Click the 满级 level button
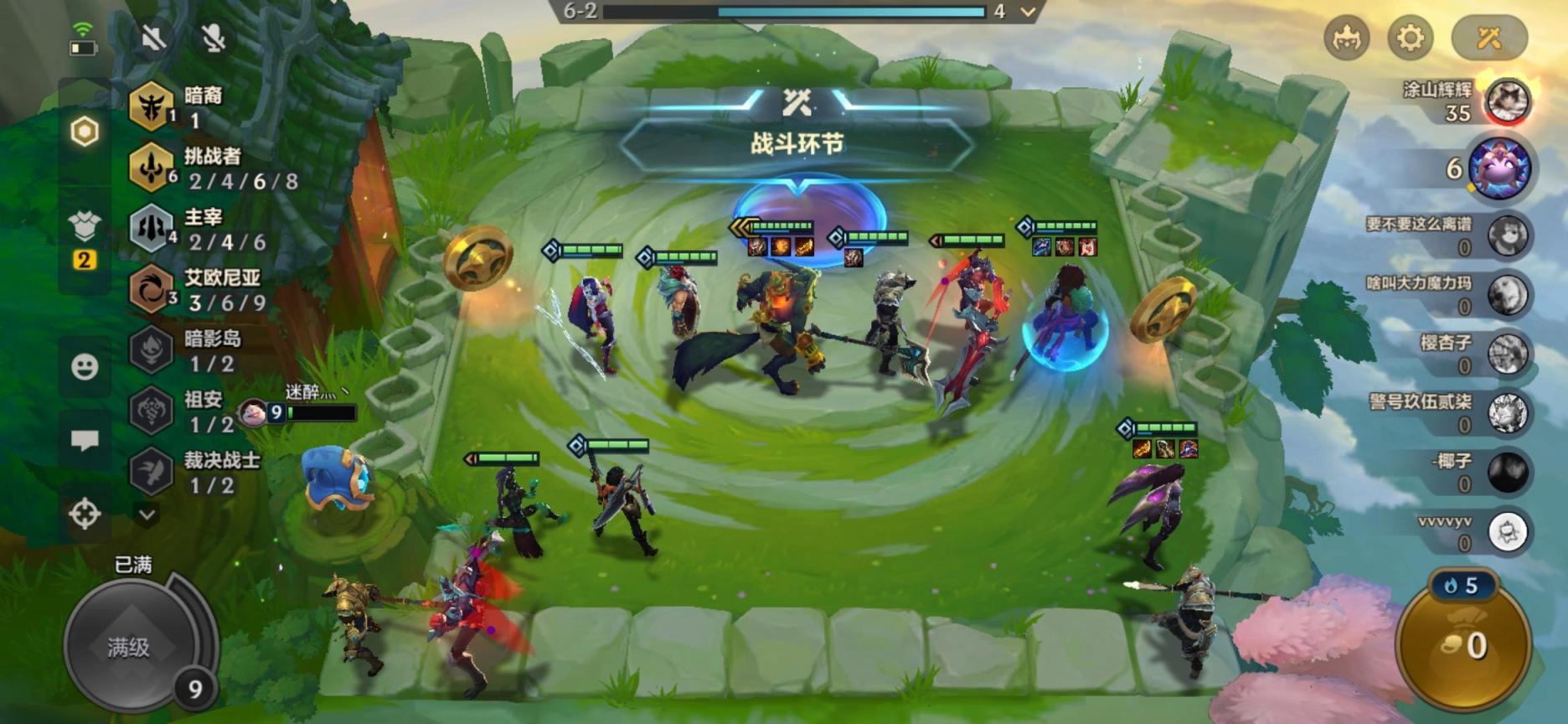Viewport: 1568px width, 724px height. 129,646
